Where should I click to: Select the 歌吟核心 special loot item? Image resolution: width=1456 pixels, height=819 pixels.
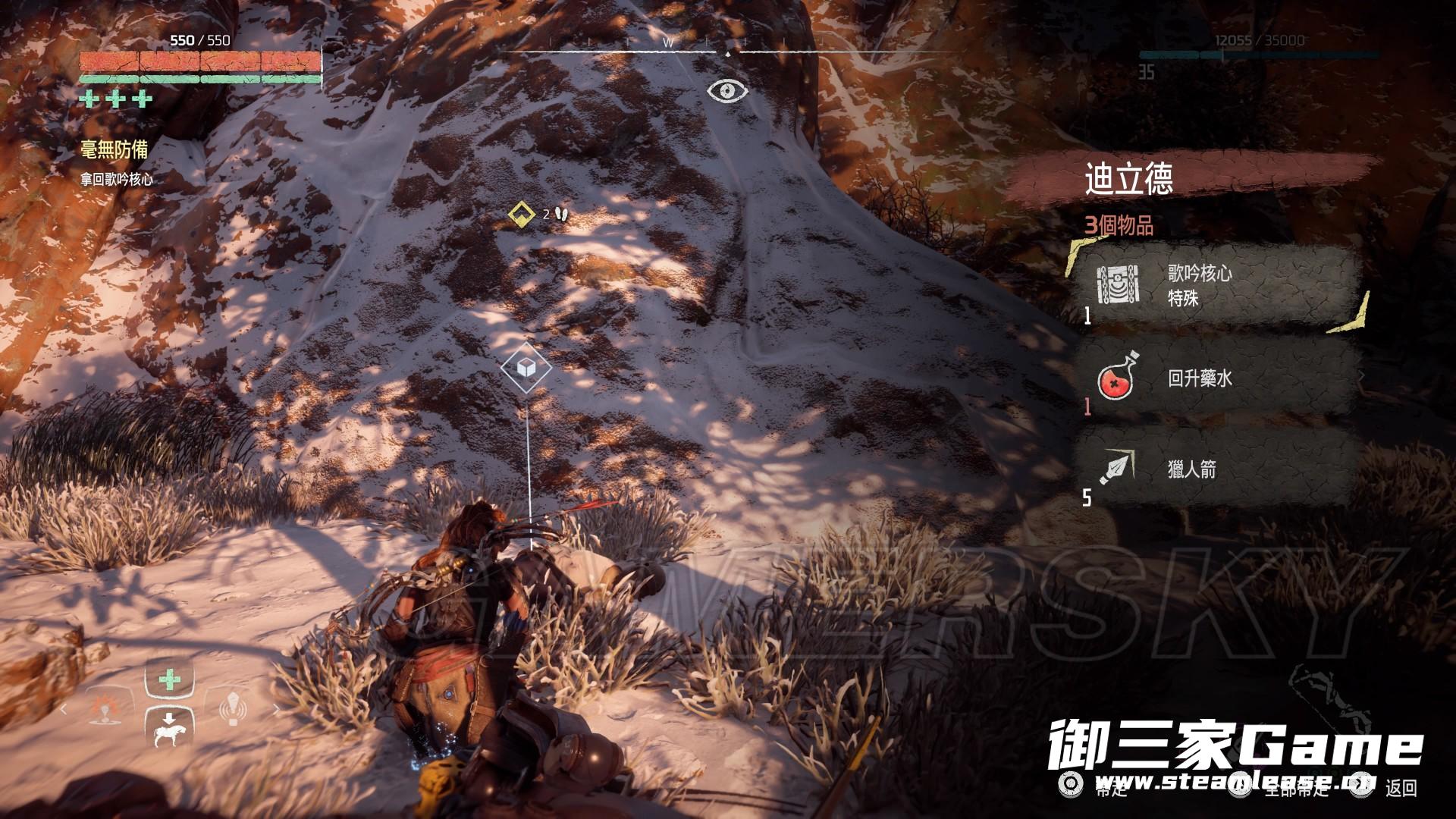(1213, 286)
